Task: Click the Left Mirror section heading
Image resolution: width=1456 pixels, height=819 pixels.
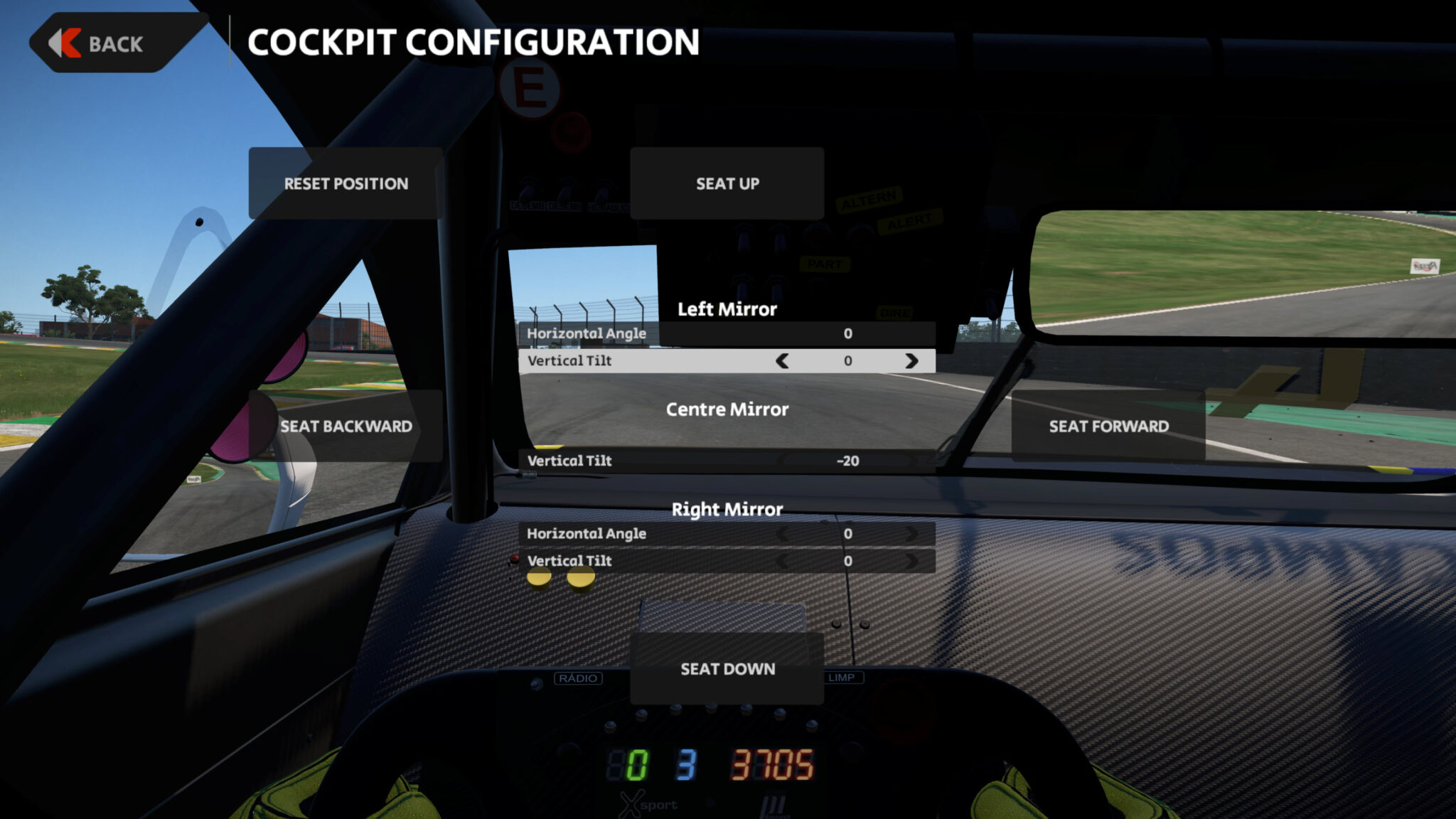Action: (727, 309)
